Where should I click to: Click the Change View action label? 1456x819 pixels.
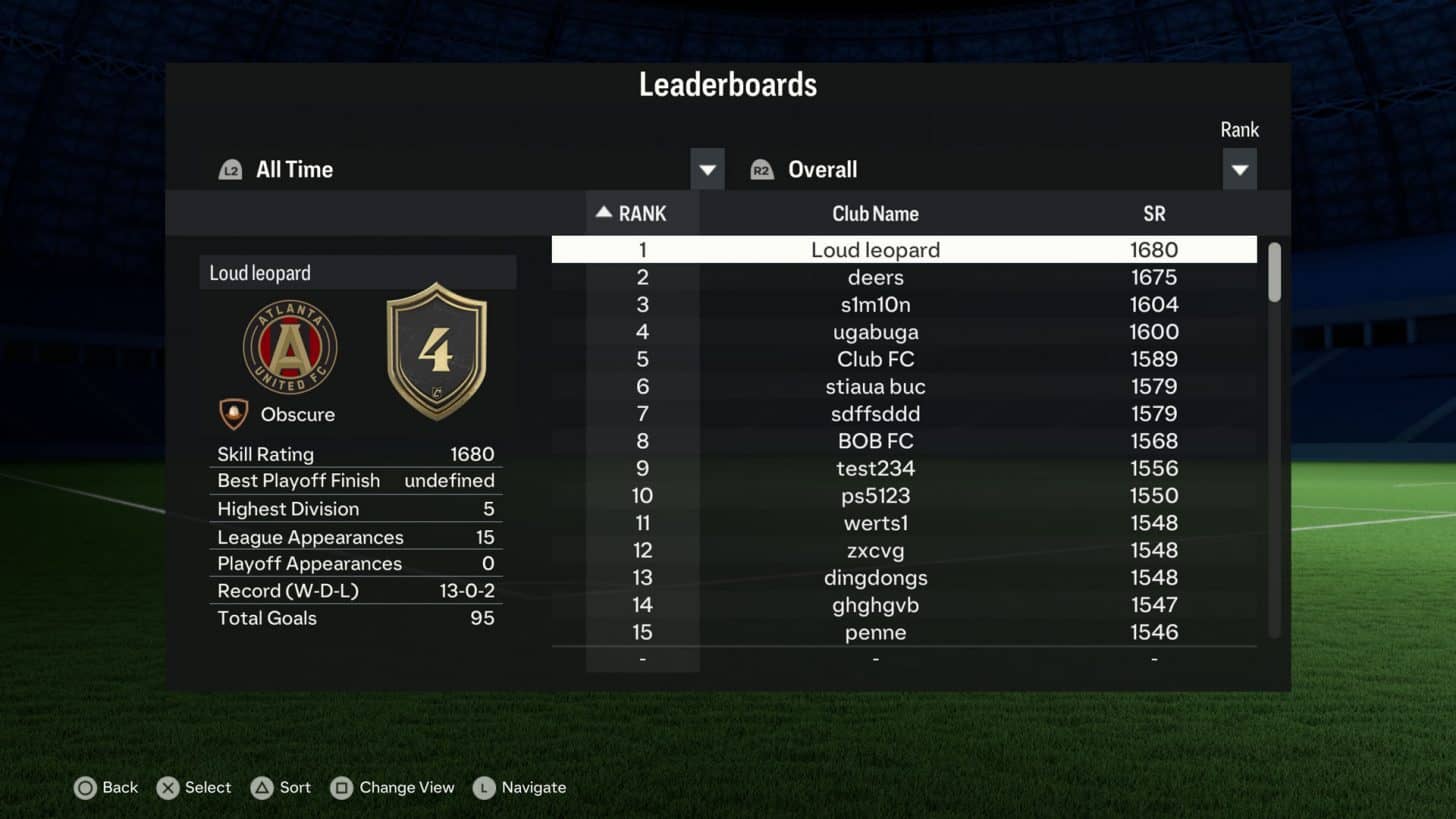click(405, 788)
